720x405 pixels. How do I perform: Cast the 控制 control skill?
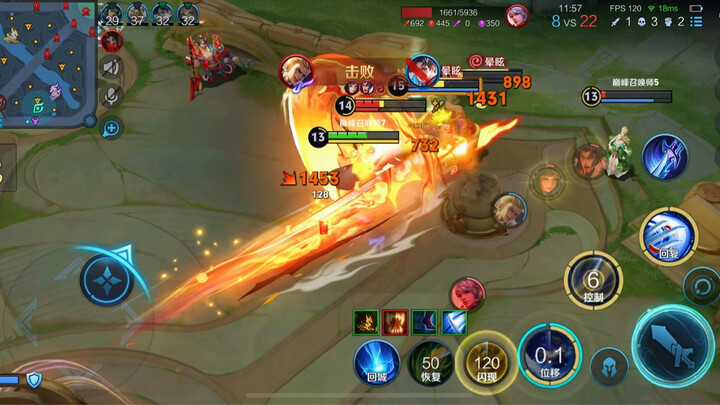point(594,281)
